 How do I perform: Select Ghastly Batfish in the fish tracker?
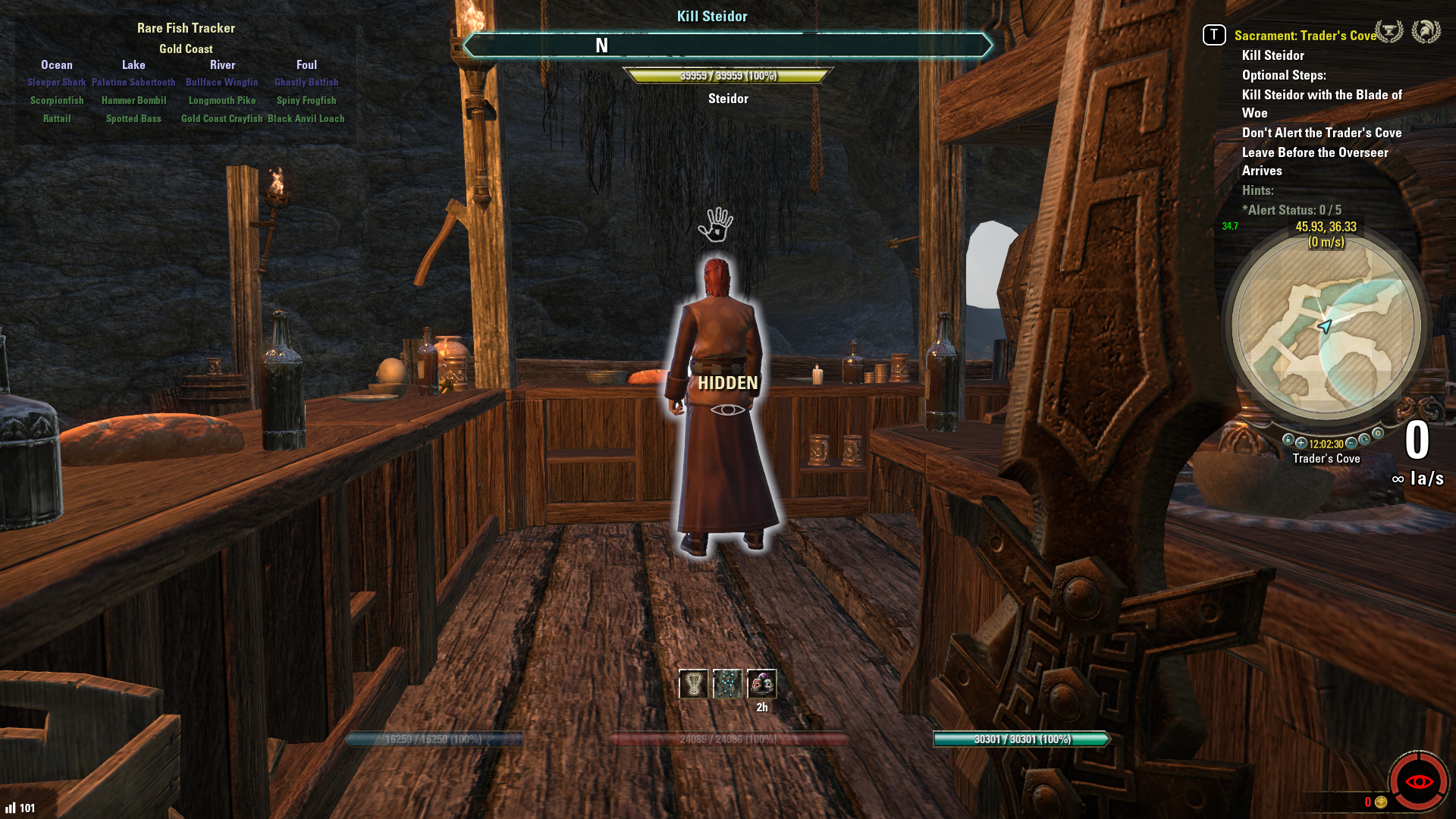(x=306, y=83)
